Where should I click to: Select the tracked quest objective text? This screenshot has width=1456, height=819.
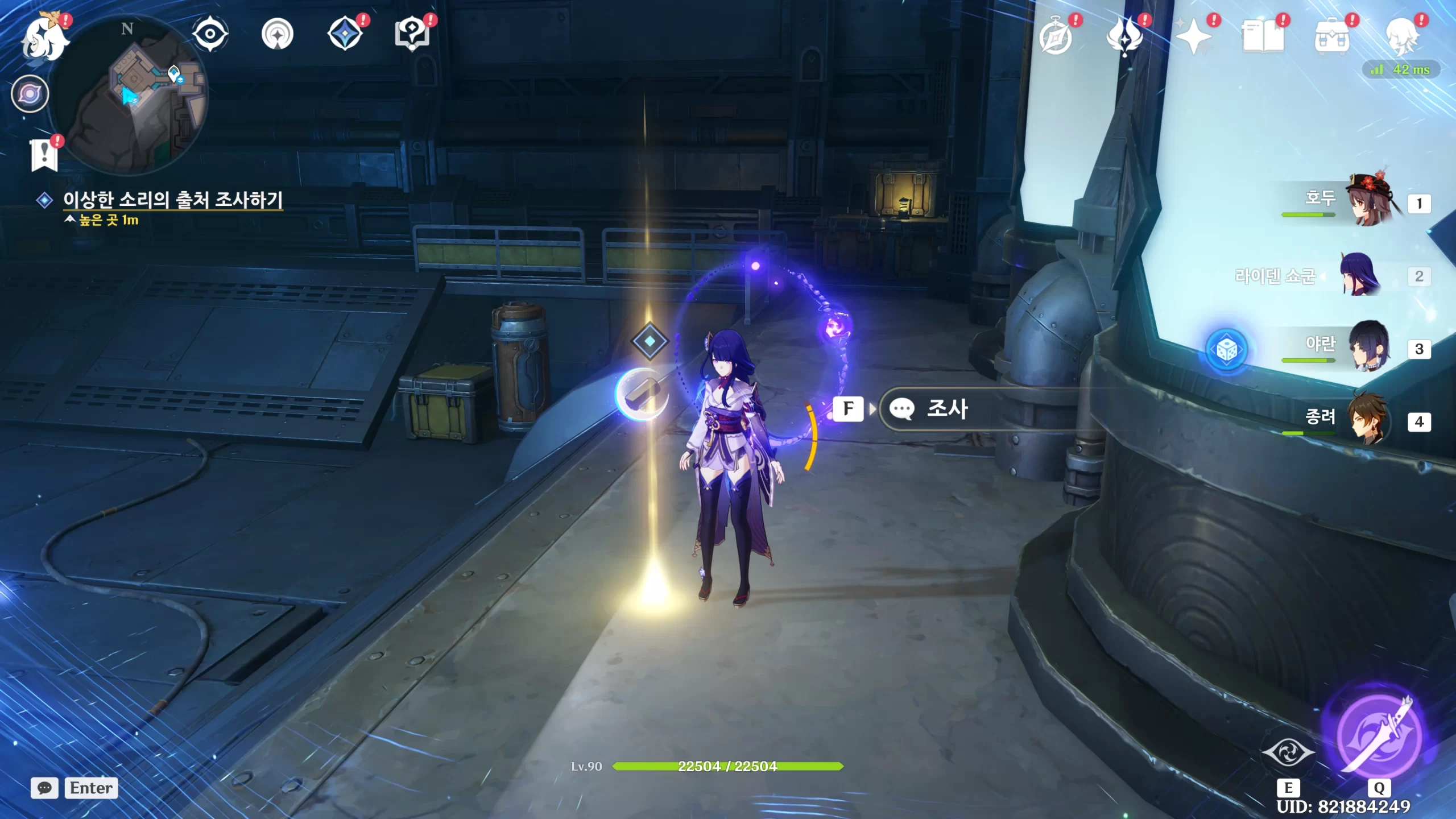[x=172, y=200]
